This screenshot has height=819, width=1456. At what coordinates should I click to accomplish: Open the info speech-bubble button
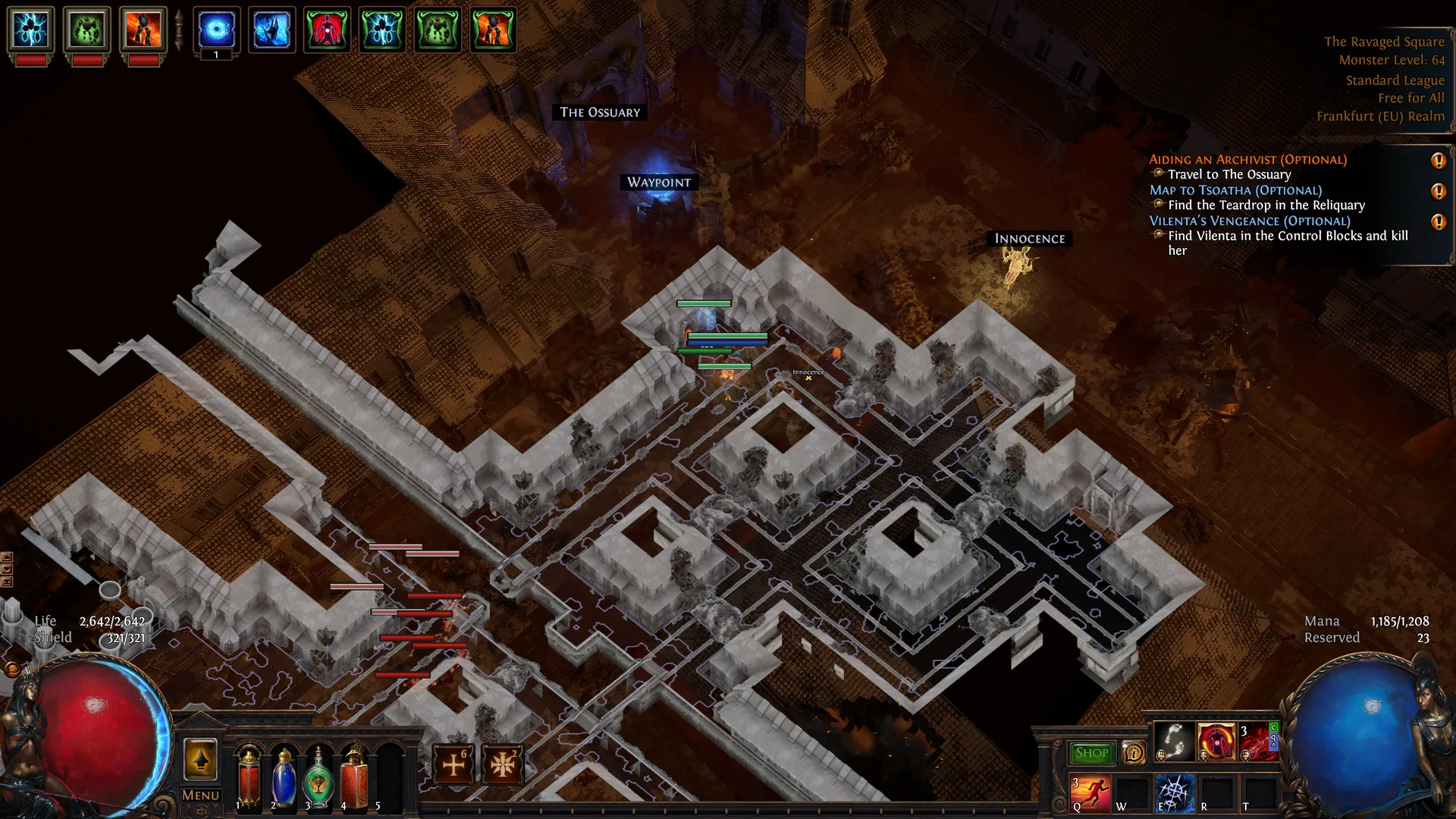[1134, 752]
